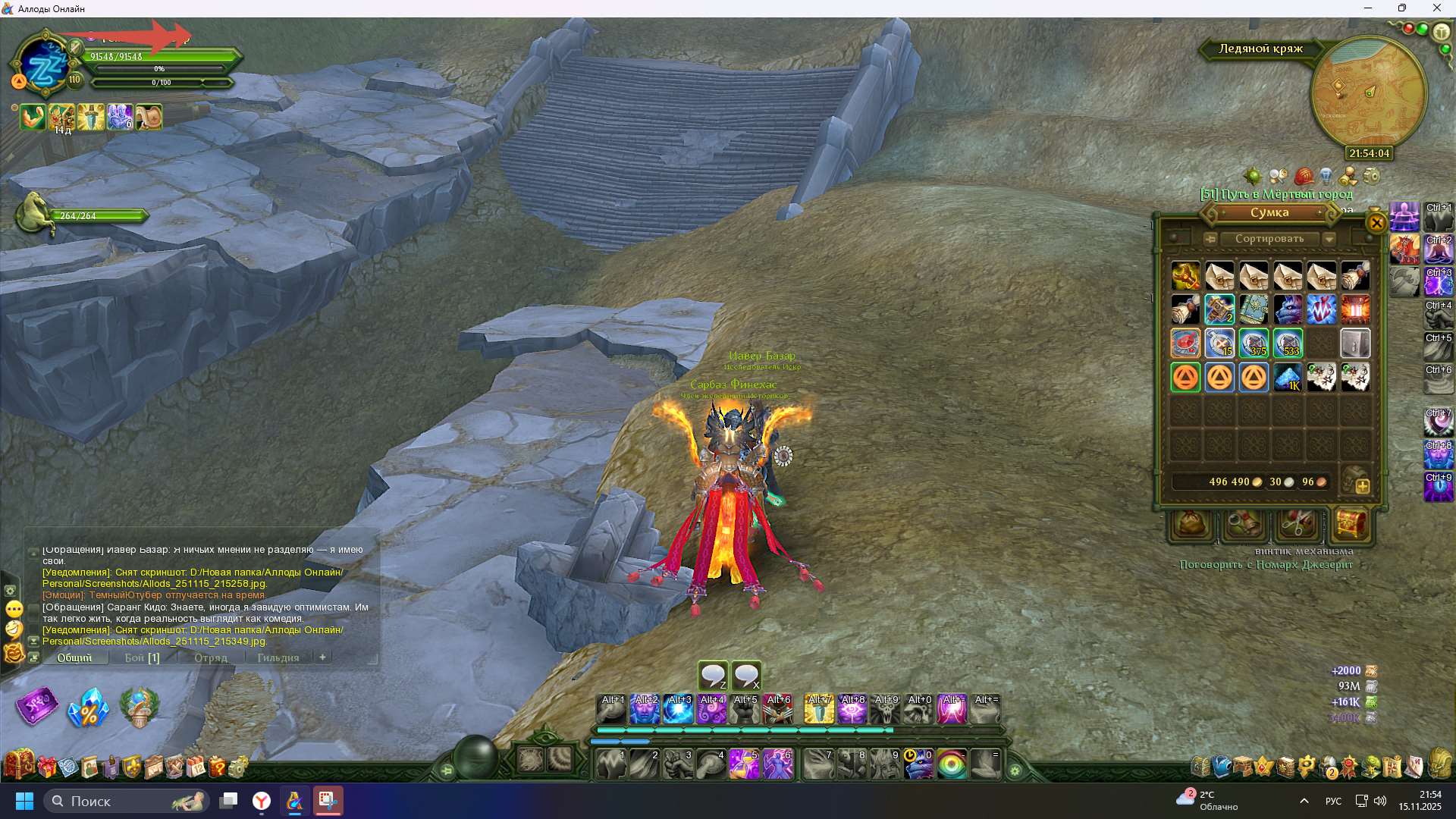Open the red treasure chest bag tab

(1351, 523)
